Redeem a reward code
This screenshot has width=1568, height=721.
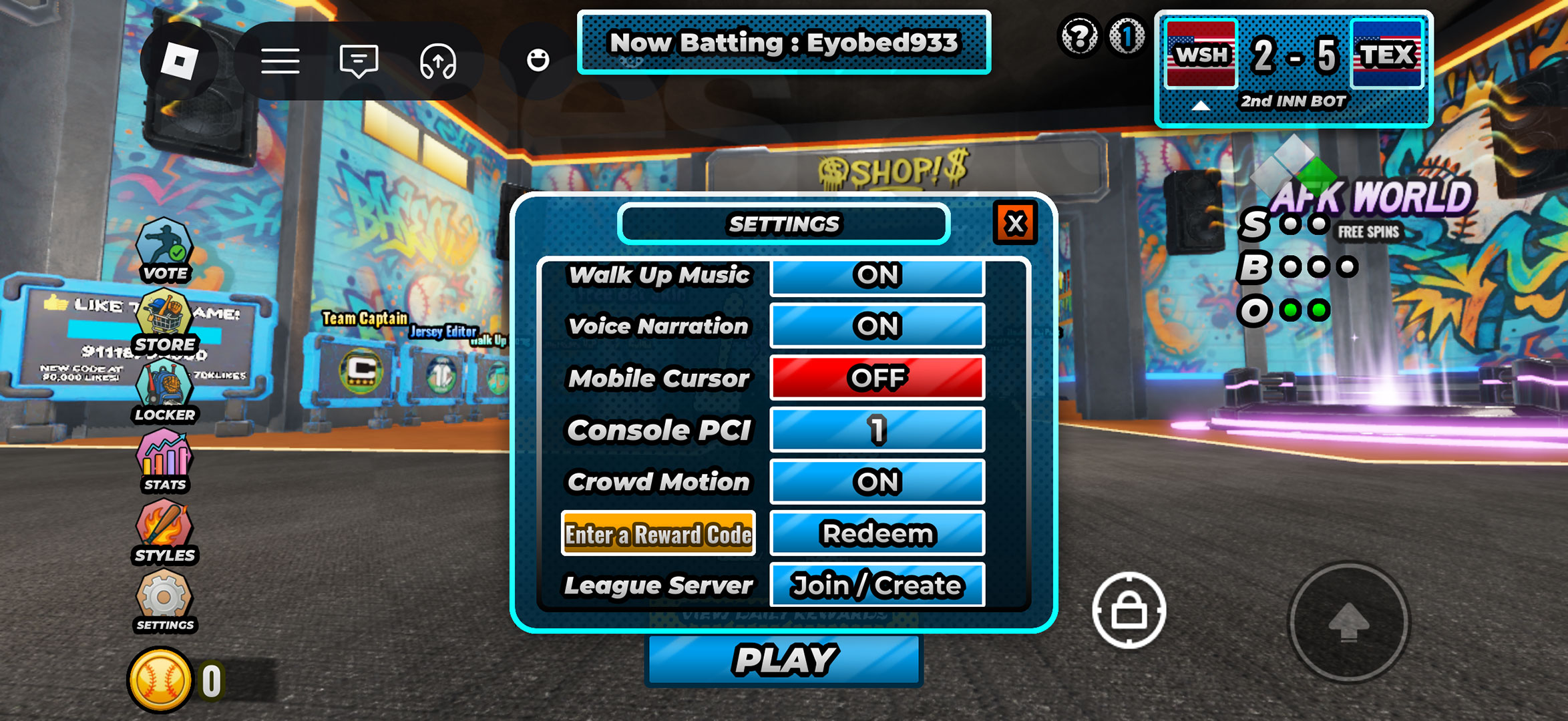click(877, 533)
